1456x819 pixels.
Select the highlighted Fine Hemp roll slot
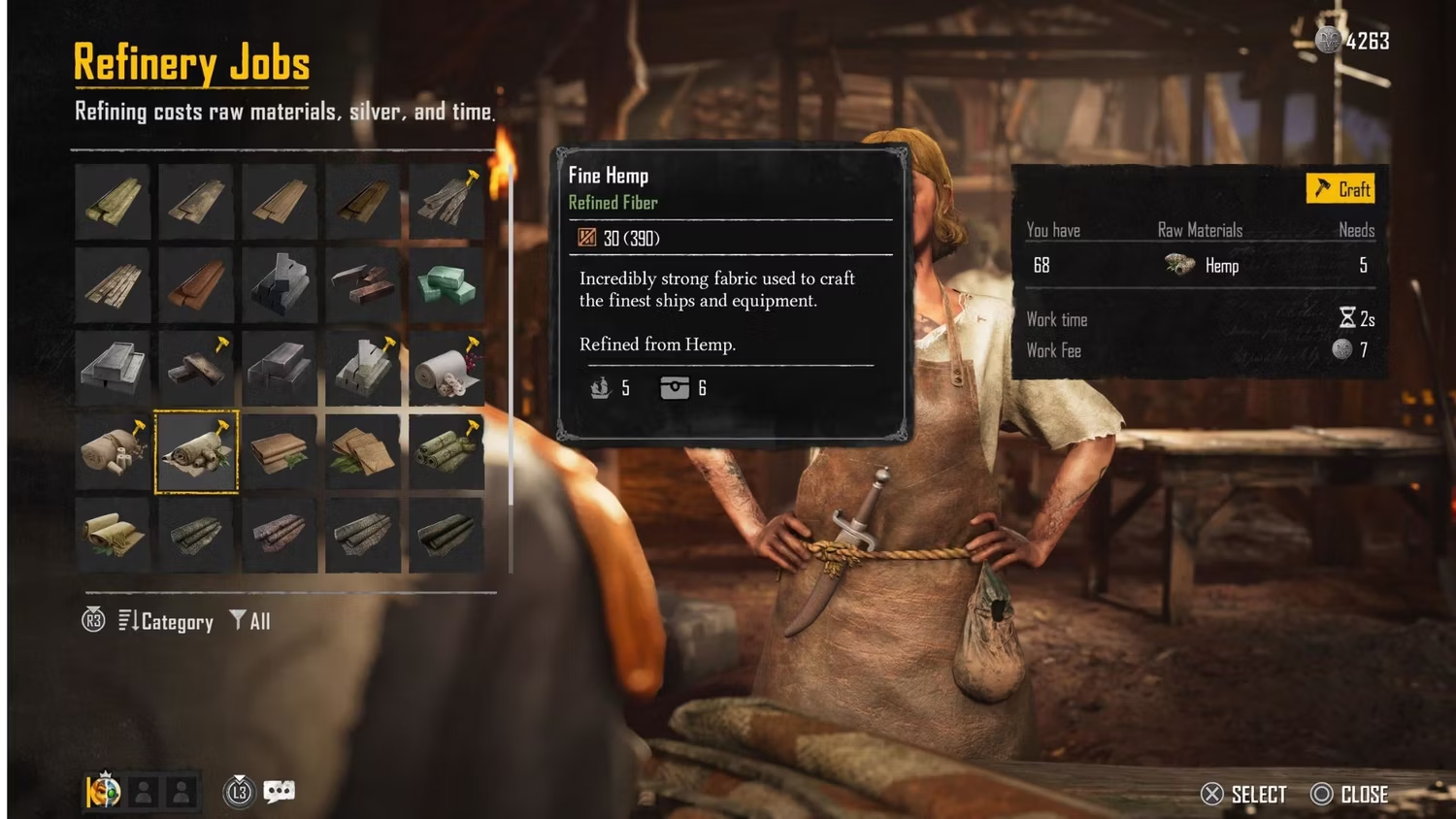tap(196, 451)
